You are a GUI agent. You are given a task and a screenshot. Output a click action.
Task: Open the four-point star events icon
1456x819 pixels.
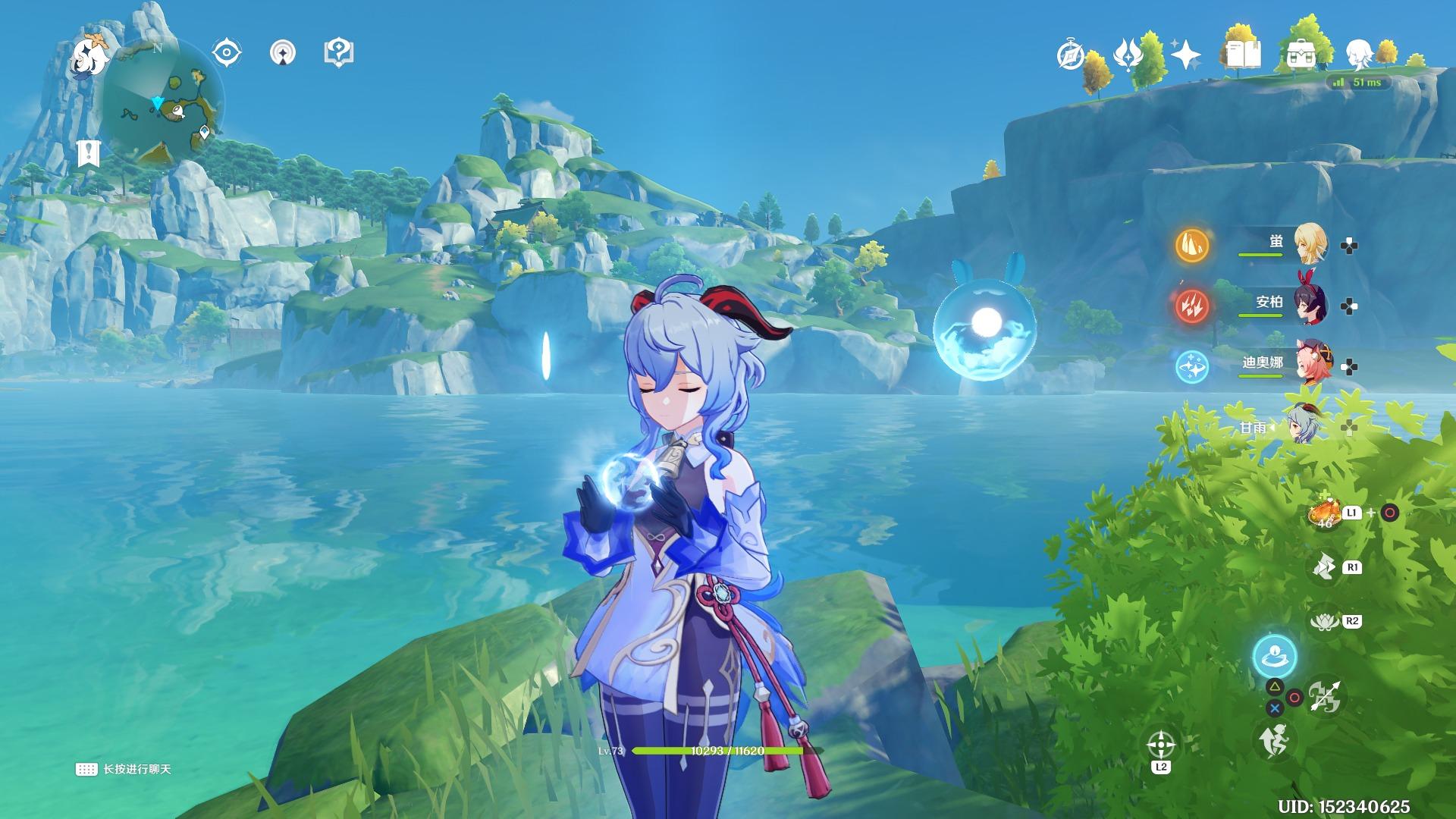pos(1185,55)
